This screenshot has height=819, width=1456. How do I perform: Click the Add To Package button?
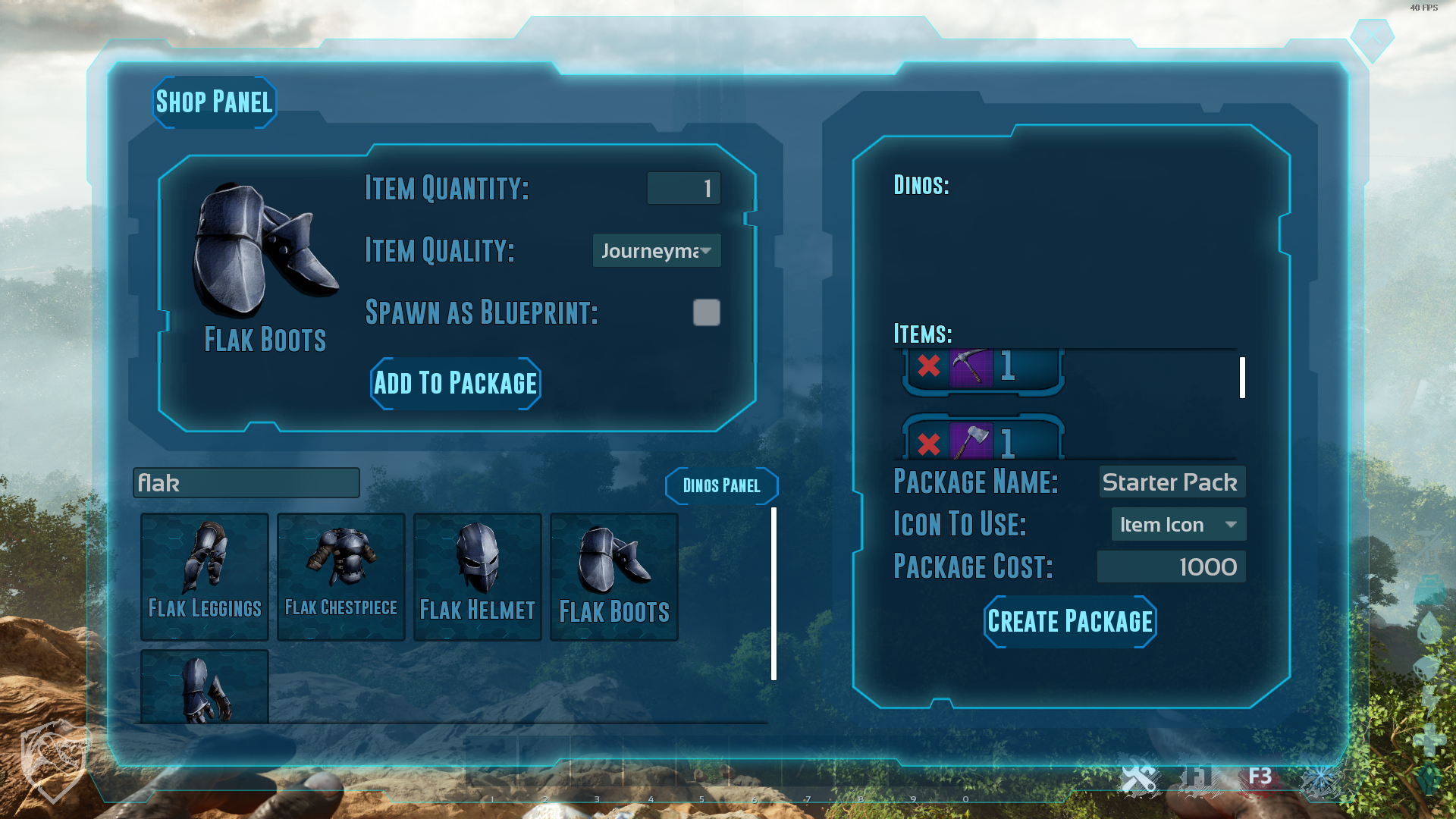click(x=455, y=384)
